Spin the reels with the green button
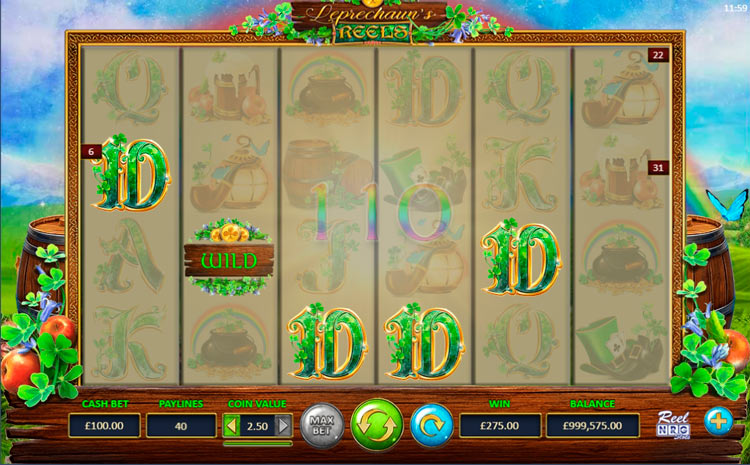The height and width of the screenshot is (465, 750). [x=377, y=424]
